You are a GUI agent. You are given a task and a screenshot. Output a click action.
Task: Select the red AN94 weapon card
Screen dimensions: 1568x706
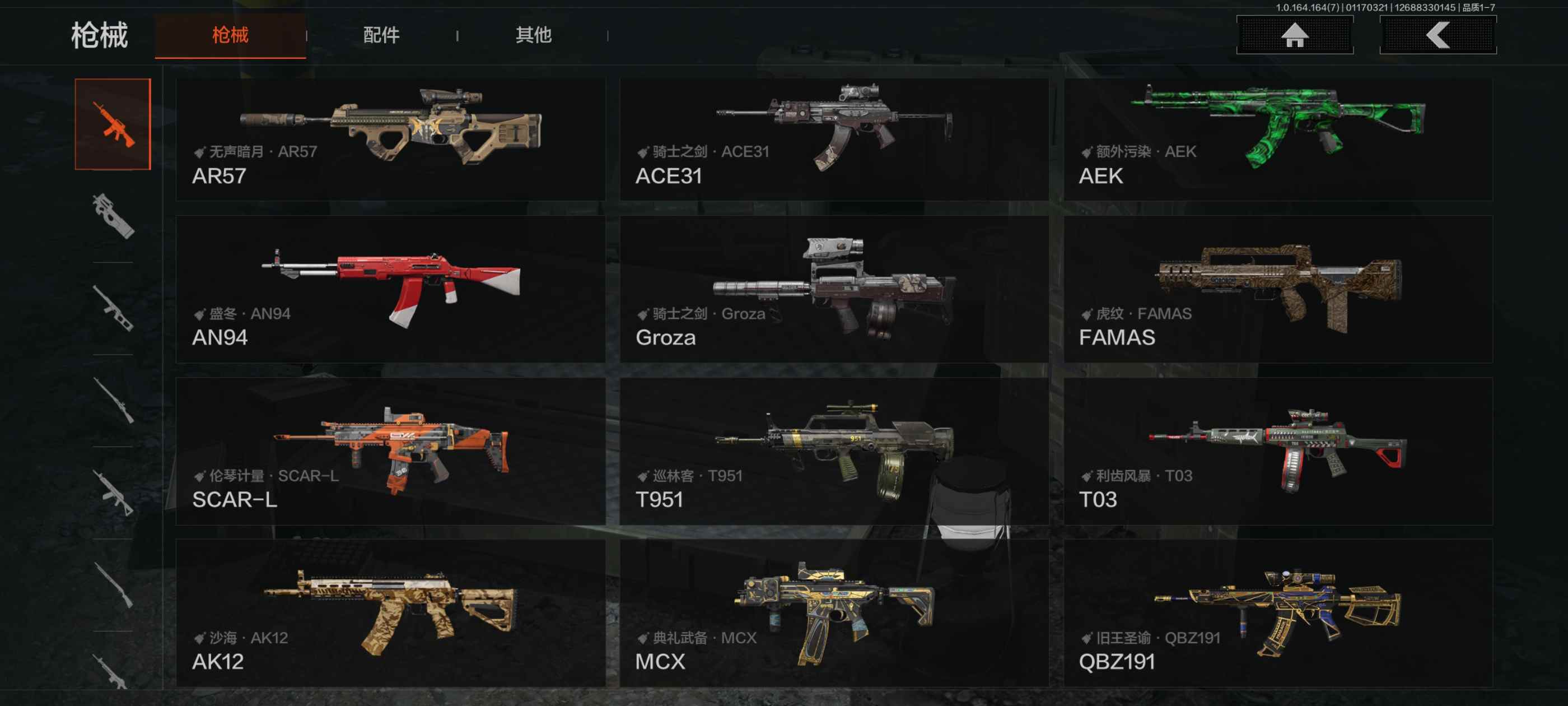(390, 289)
